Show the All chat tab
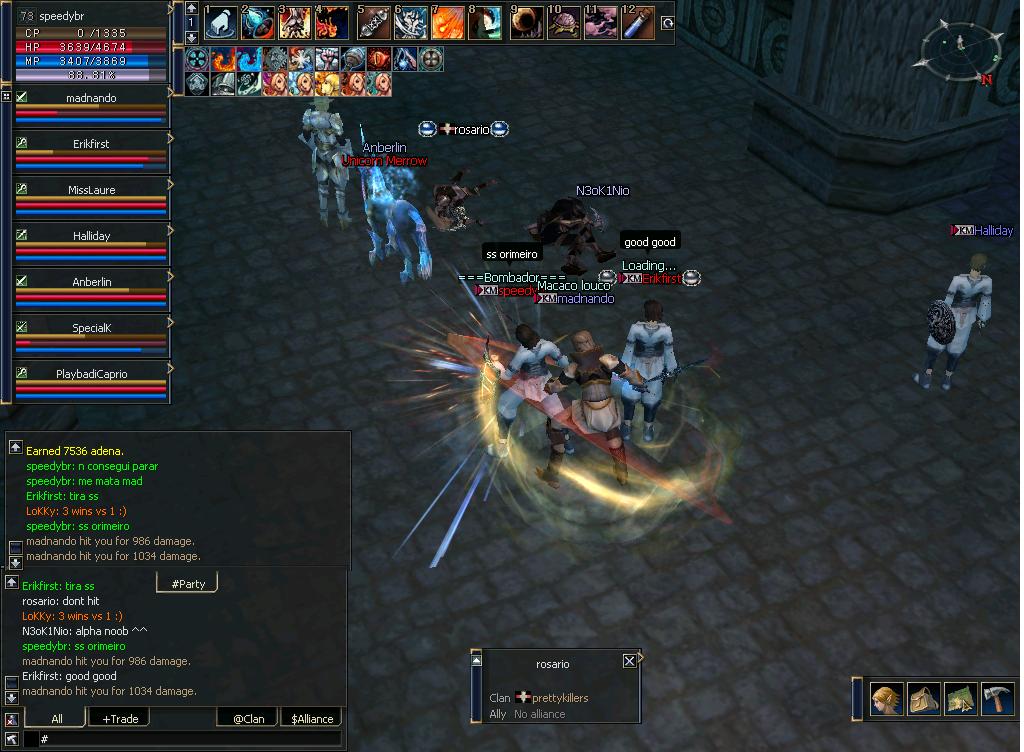The image size is (1024, 752). (56, 718)
